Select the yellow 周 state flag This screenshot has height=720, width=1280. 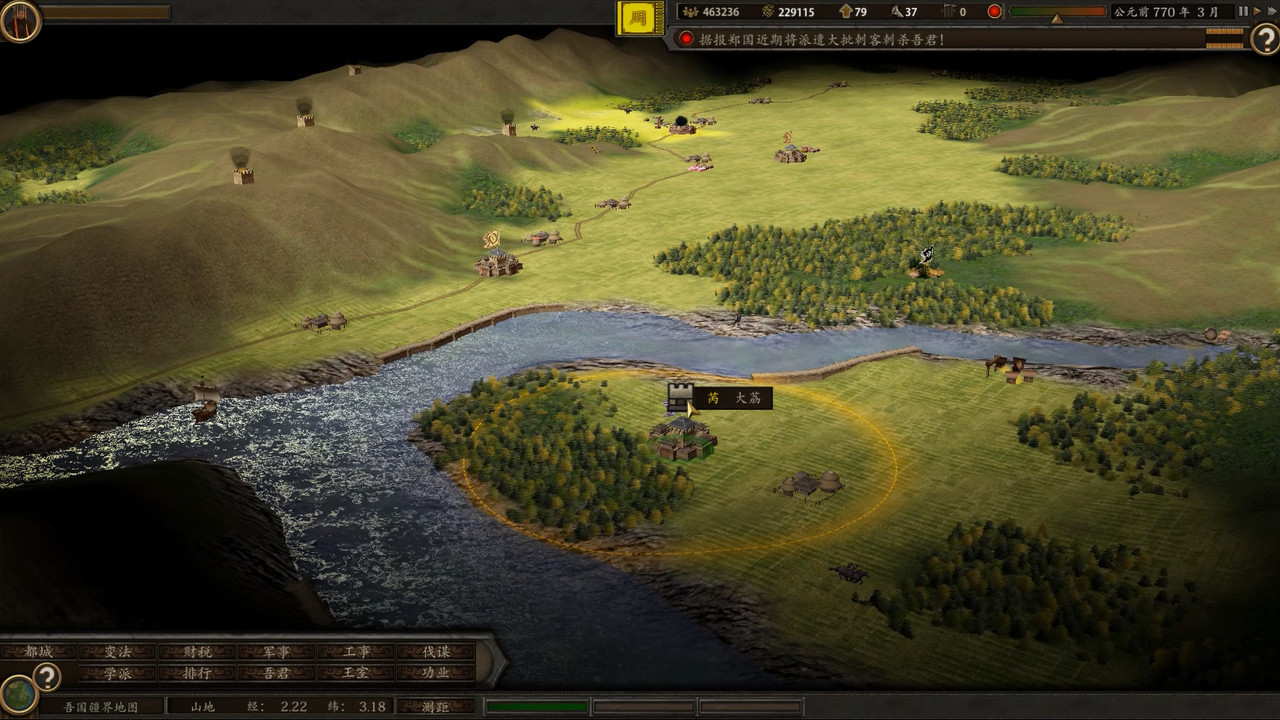640,18
